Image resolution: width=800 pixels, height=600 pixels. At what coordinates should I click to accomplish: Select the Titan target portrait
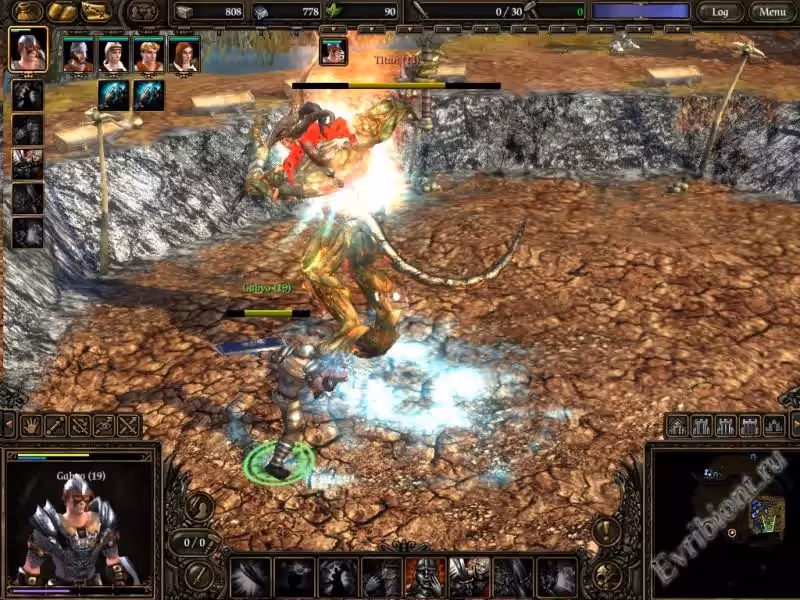tap(333, 51)
